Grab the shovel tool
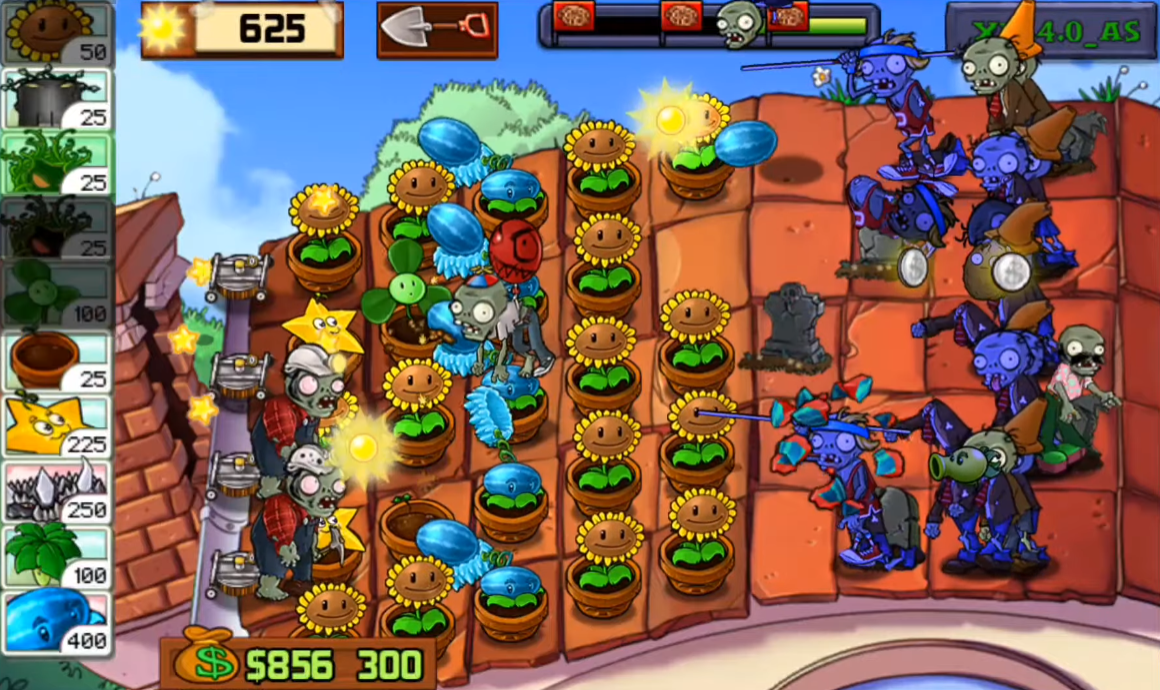 [x=437, y=30]
